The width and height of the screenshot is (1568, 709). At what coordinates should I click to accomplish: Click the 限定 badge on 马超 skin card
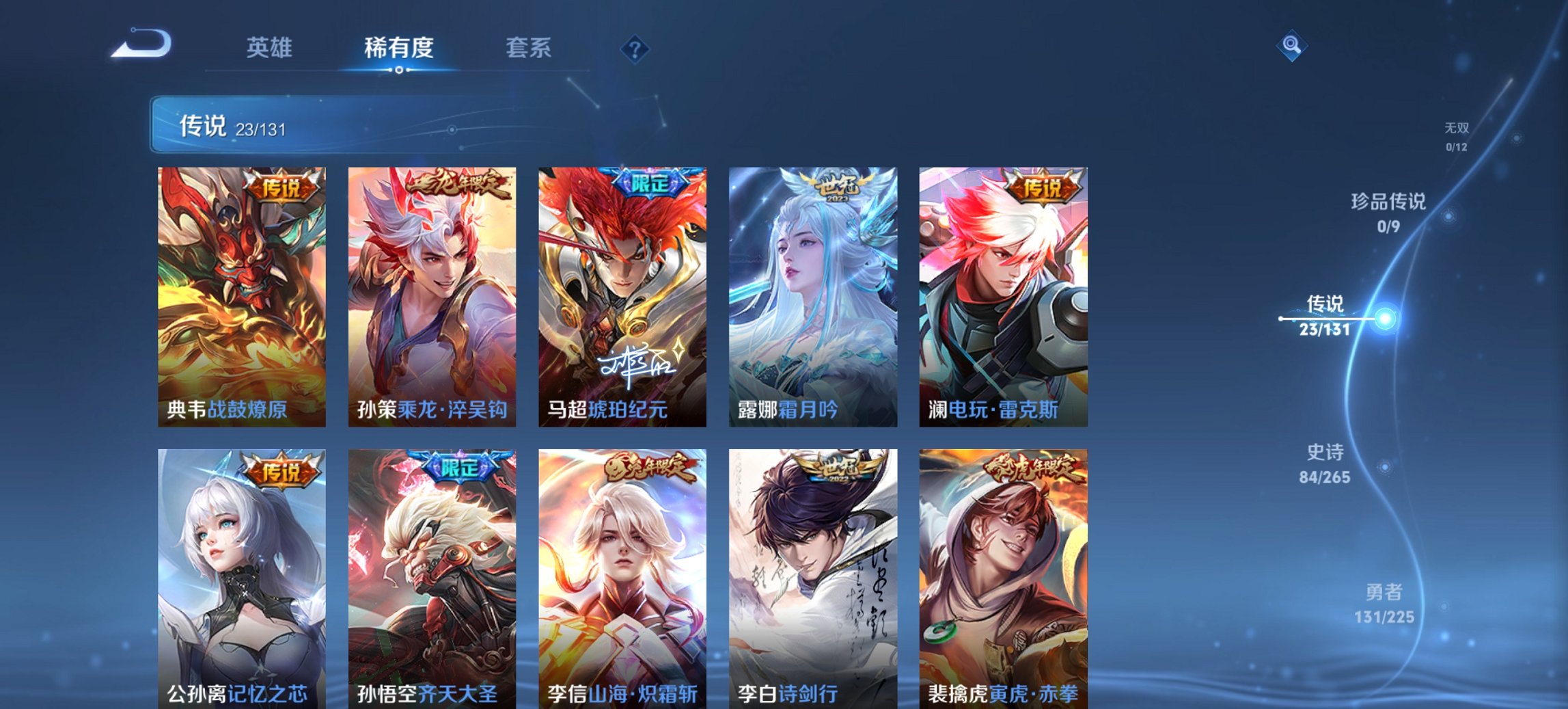[650, 183]
